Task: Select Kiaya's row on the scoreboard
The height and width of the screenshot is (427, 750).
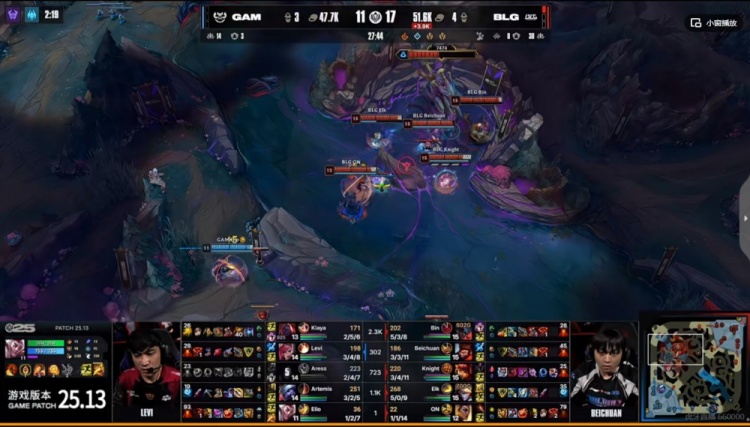Action: coord(320,330)
